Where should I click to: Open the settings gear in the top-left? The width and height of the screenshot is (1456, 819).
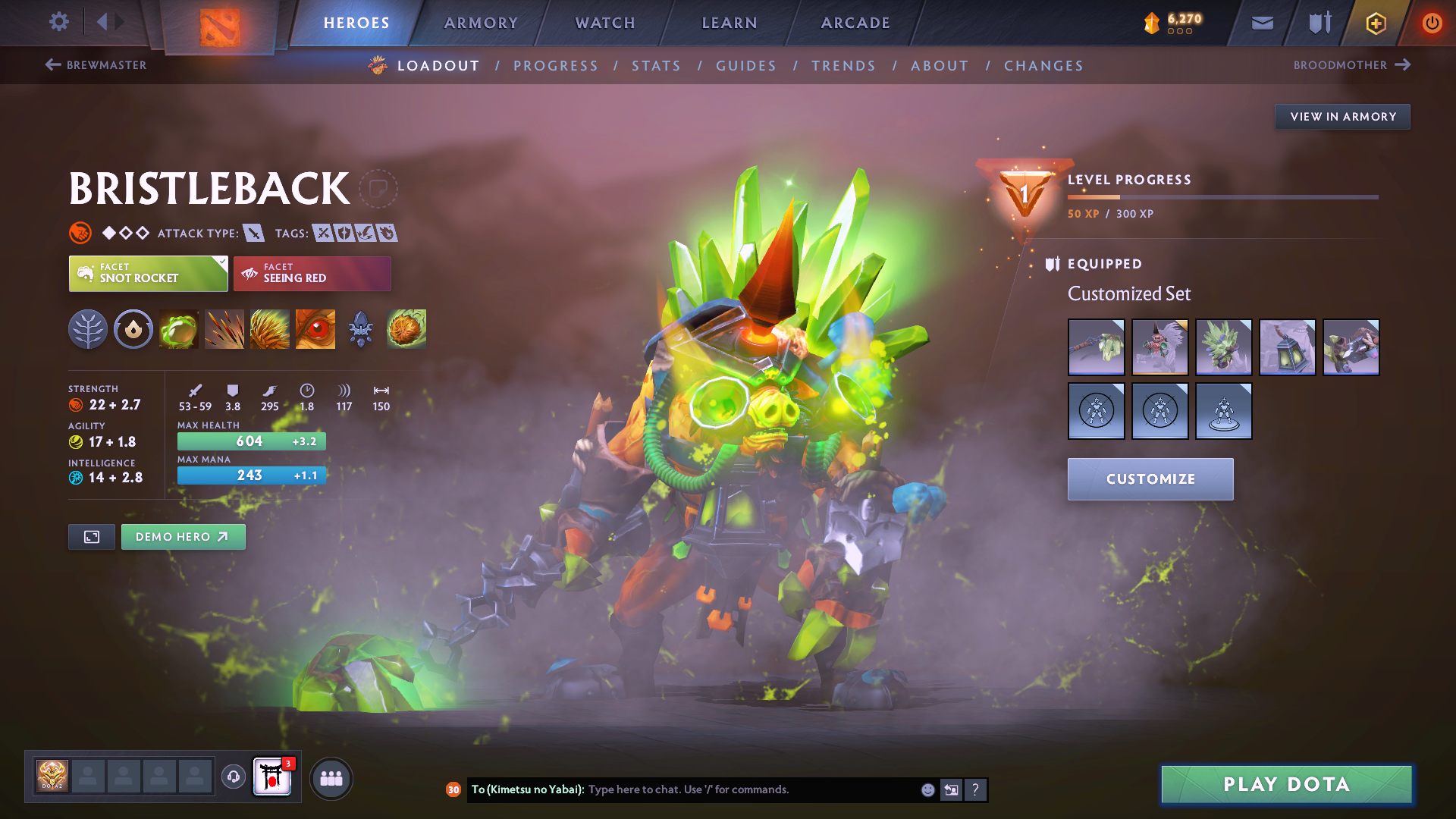(x=59, y=23)
